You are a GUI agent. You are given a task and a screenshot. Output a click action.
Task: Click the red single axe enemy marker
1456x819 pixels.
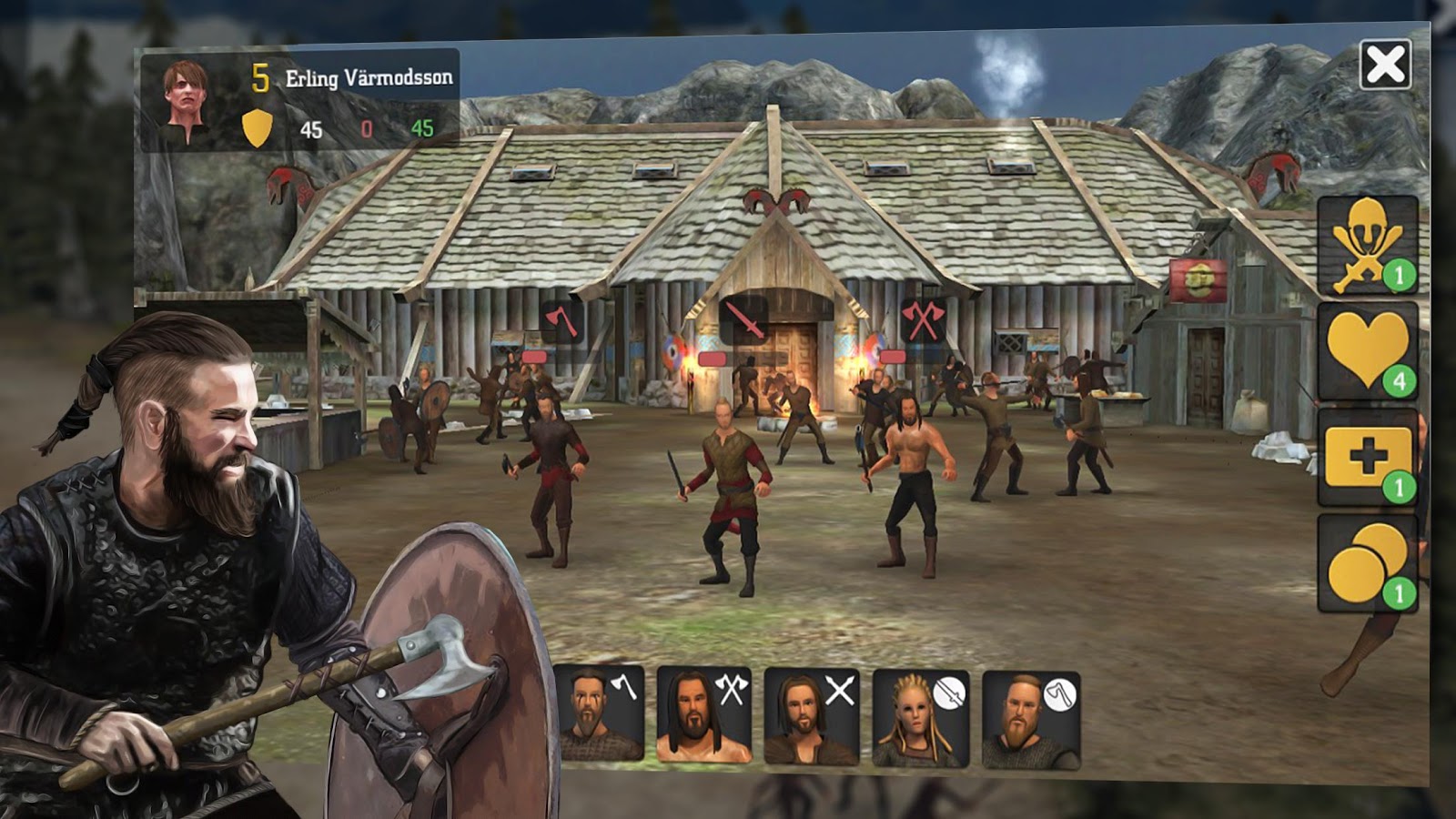(561, 321)
